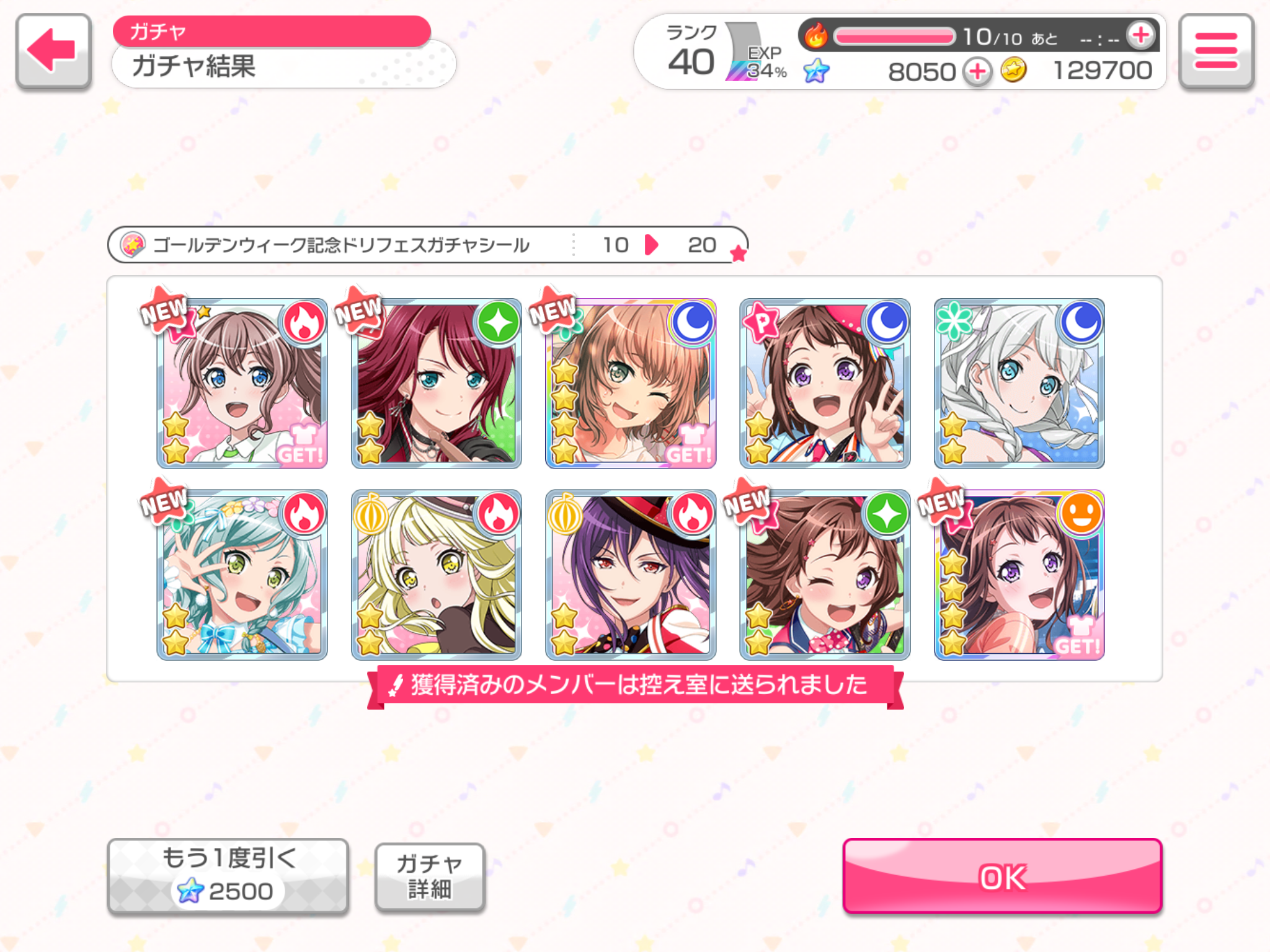Pull again for 2500 stars

(228, 876)
